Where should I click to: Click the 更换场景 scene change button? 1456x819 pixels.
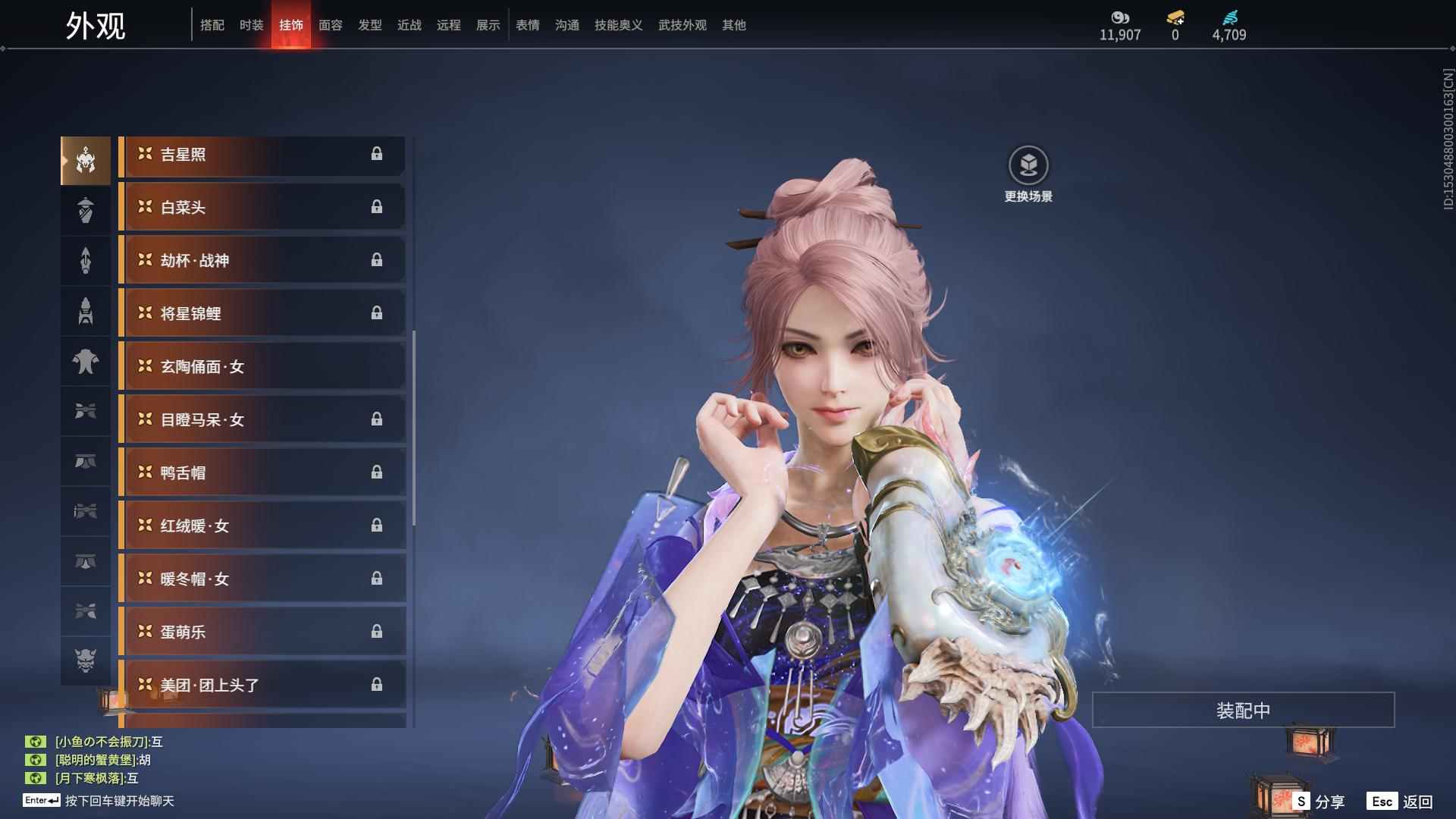tap(1028, 174)
